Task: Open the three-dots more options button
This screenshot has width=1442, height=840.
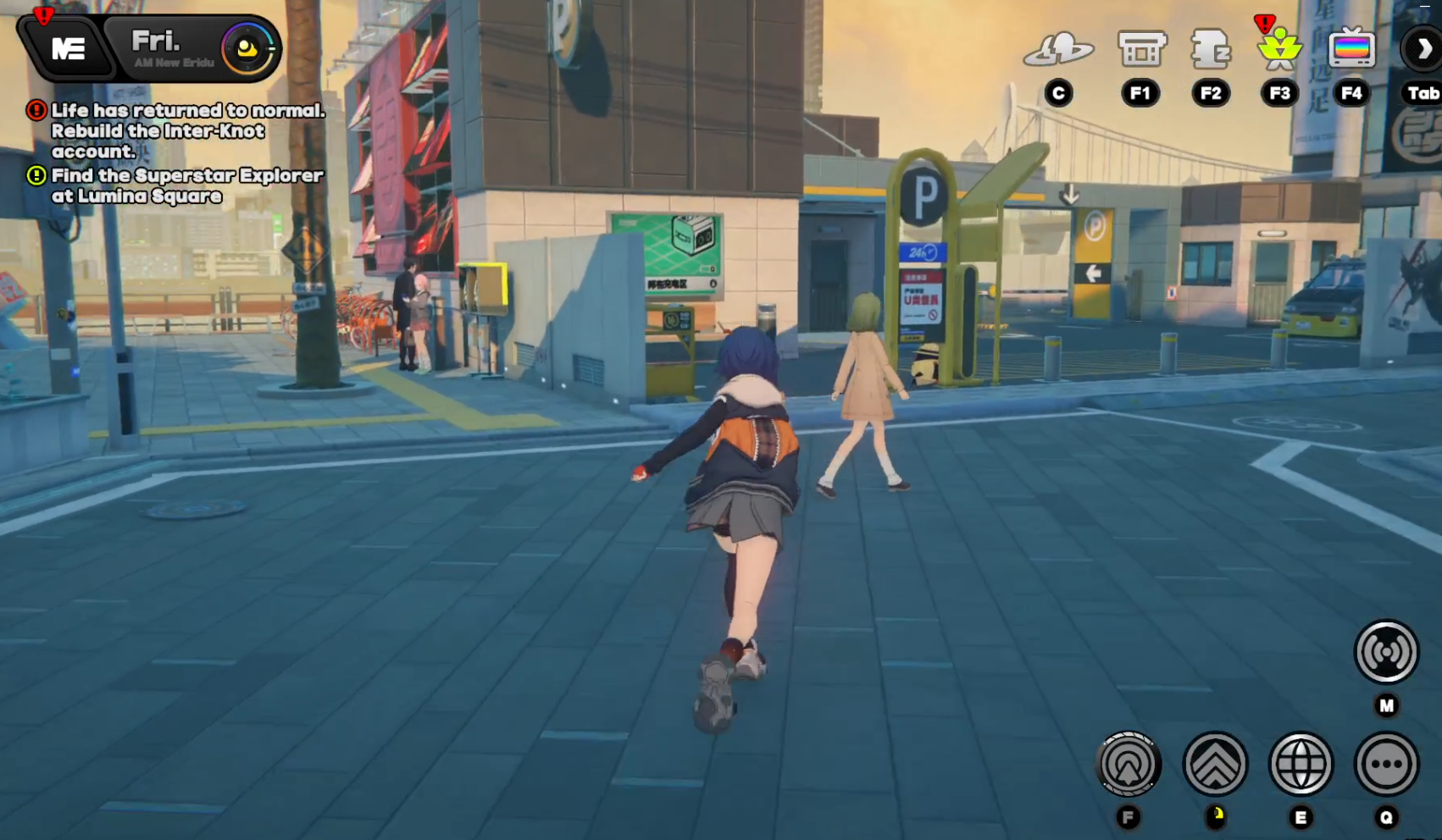Action: pyautogui.click(x=1386, y=765)
